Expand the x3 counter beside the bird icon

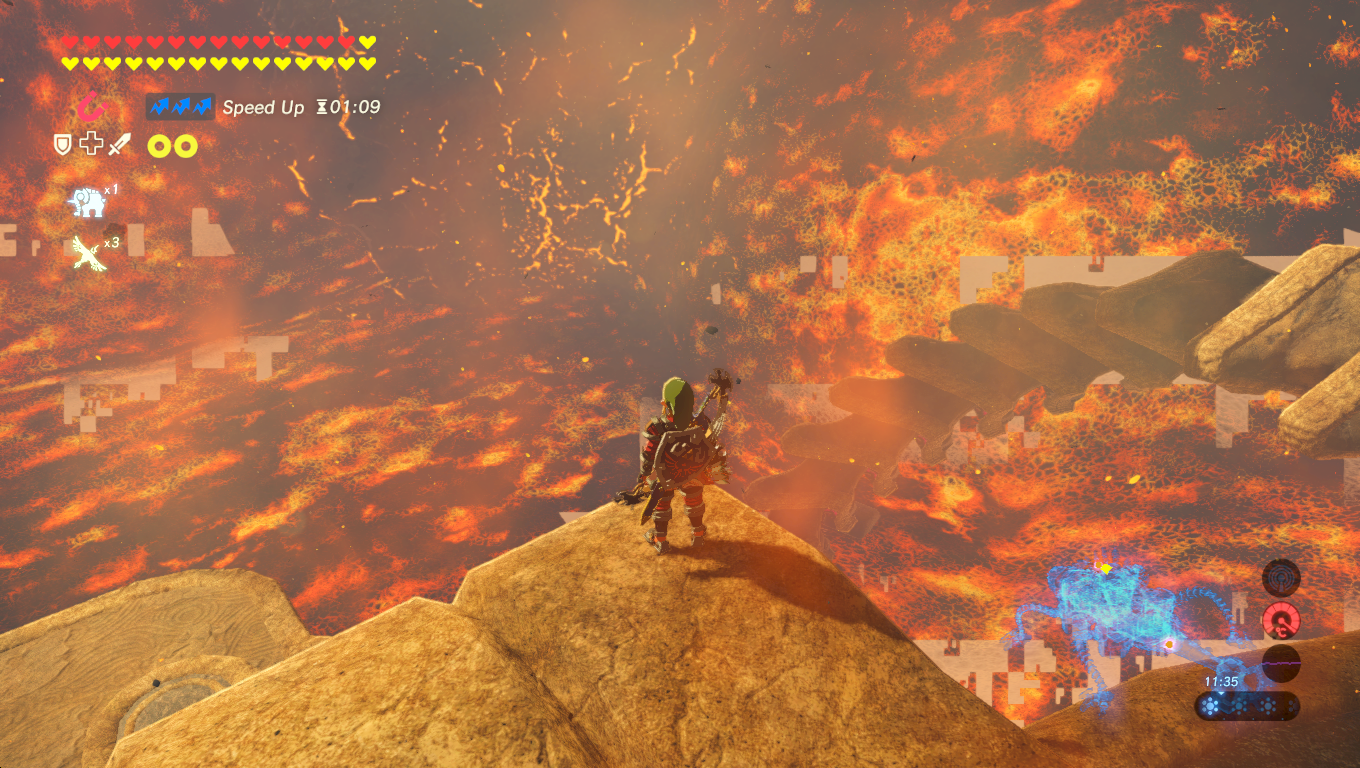pos(110,242)
